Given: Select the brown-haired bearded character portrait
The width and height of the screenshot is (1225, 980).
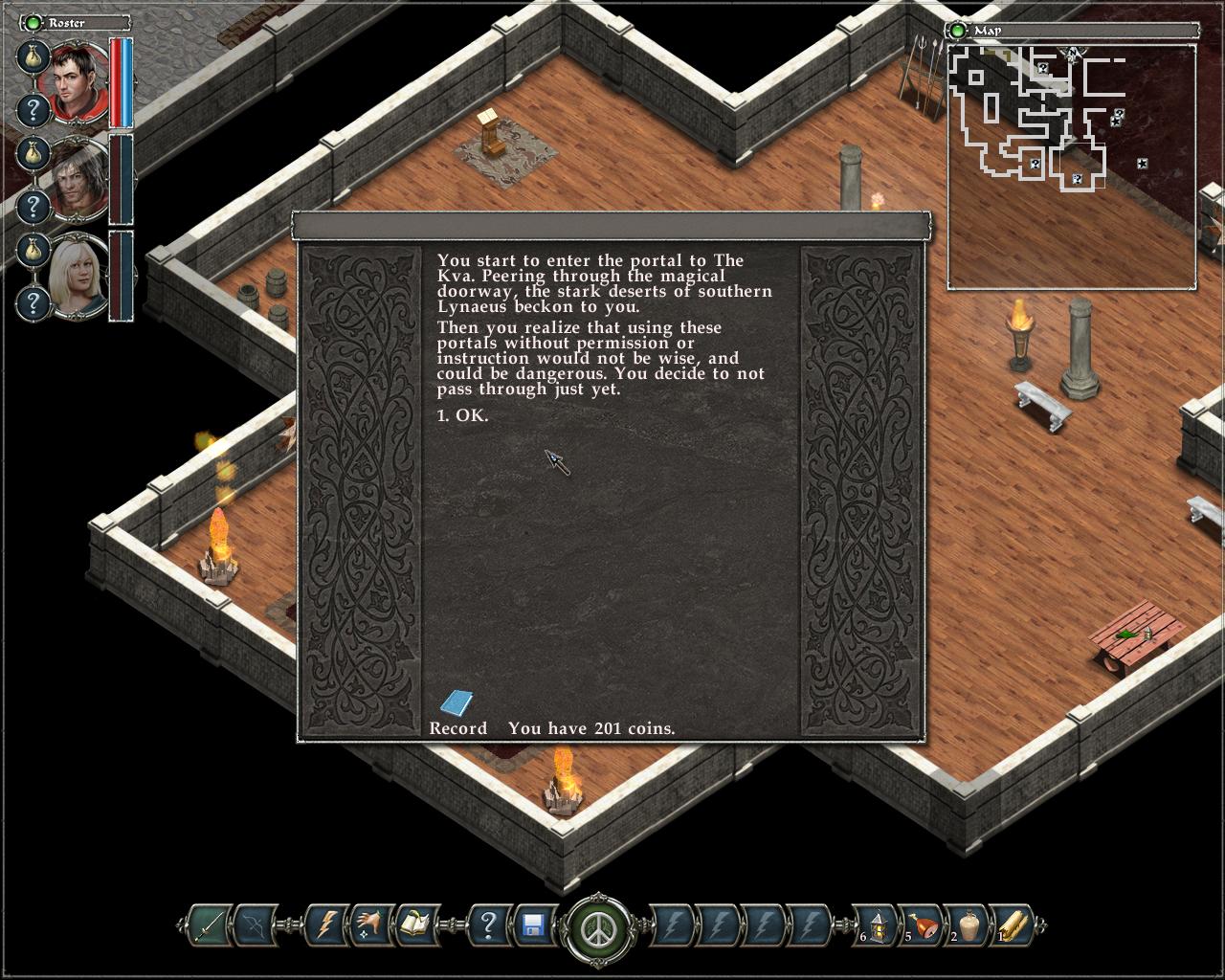Looking at the screenshot, I should click(78, 179).
